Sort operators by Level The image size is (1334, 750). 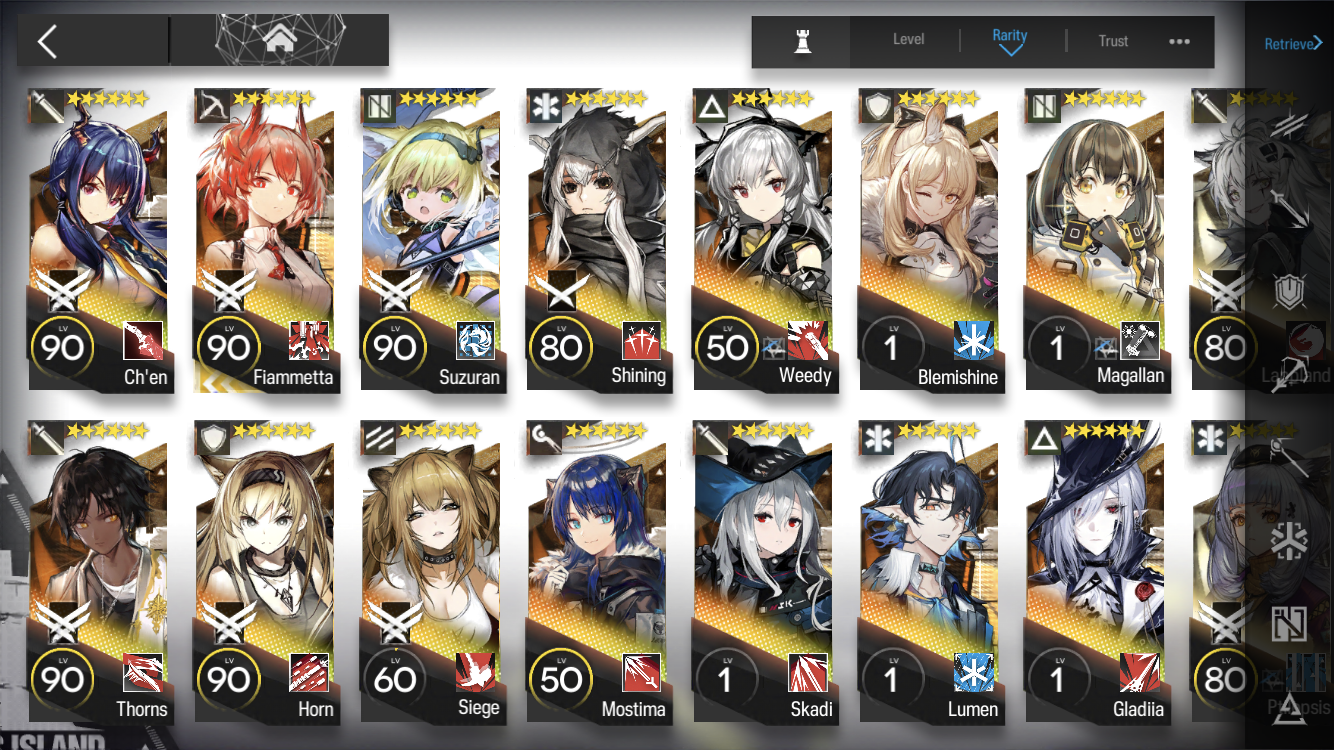908,40
